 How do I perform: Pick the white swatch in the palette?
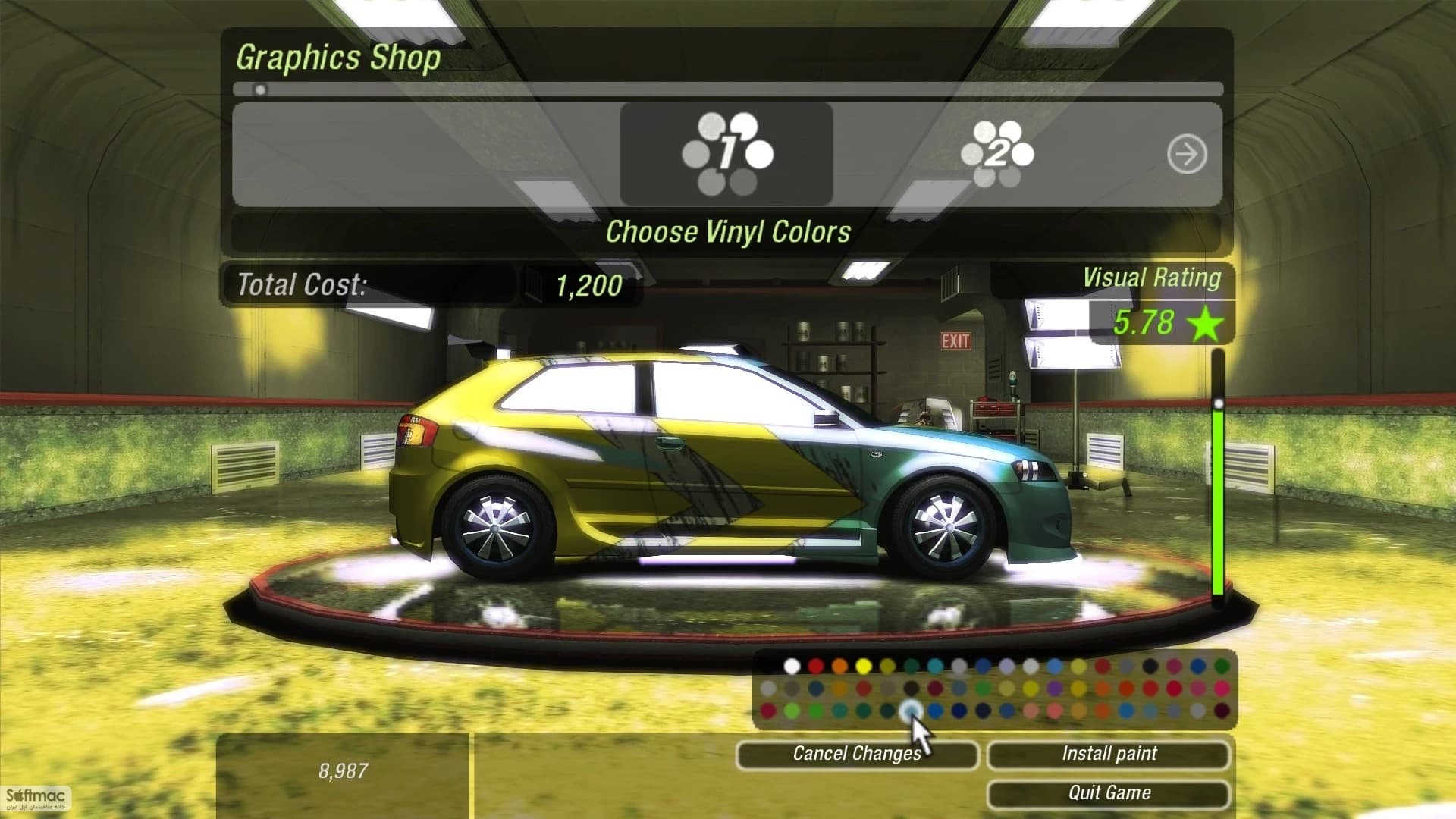pos(792,667)
